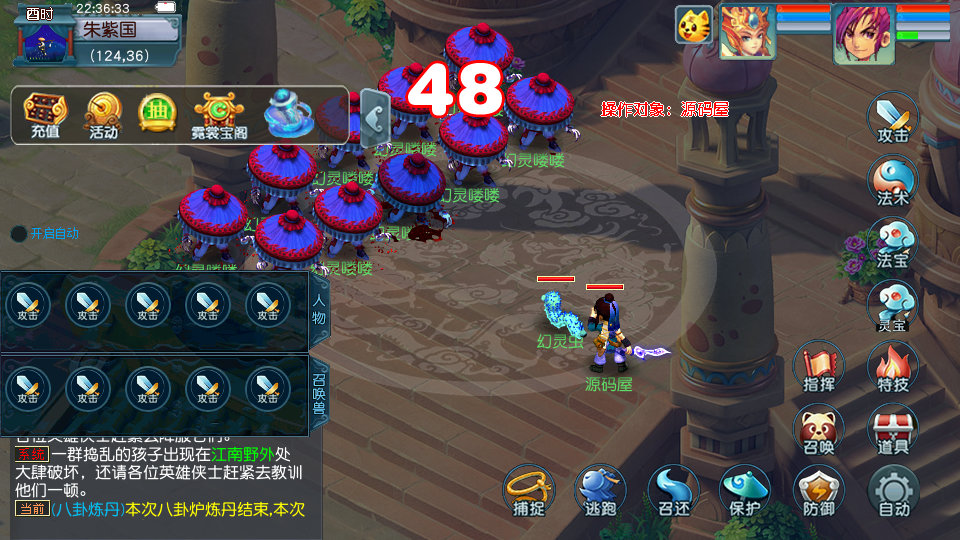Open the 召唤 summon menu
The image size is (960, 540).
pos(819,429)
